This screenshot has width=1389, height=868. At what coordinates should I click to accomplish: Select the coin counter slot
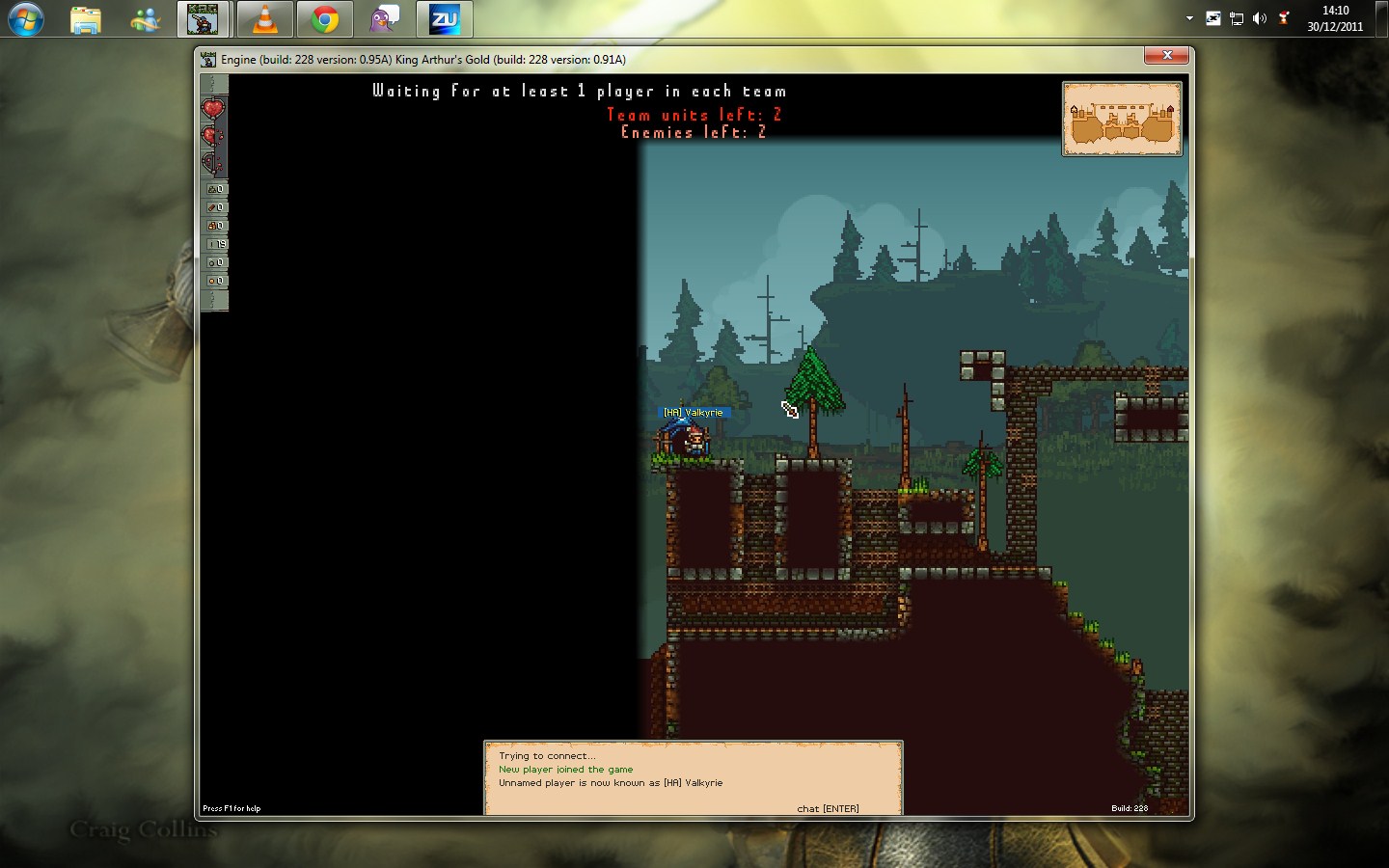point(215,281)
